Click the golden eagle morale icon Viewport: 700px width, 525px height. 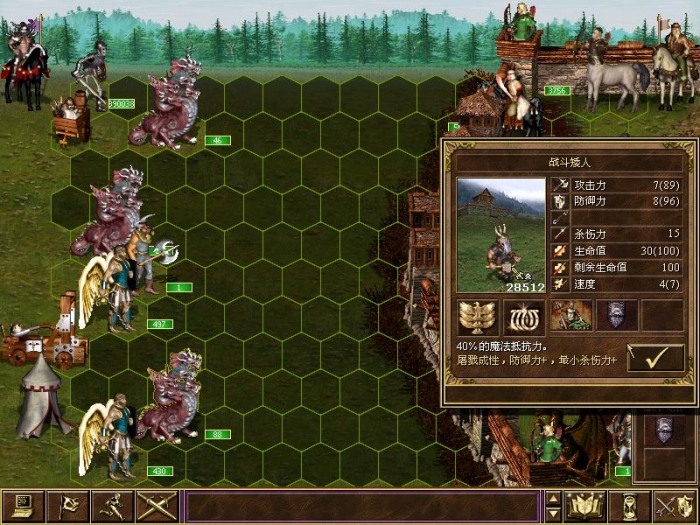478,316
